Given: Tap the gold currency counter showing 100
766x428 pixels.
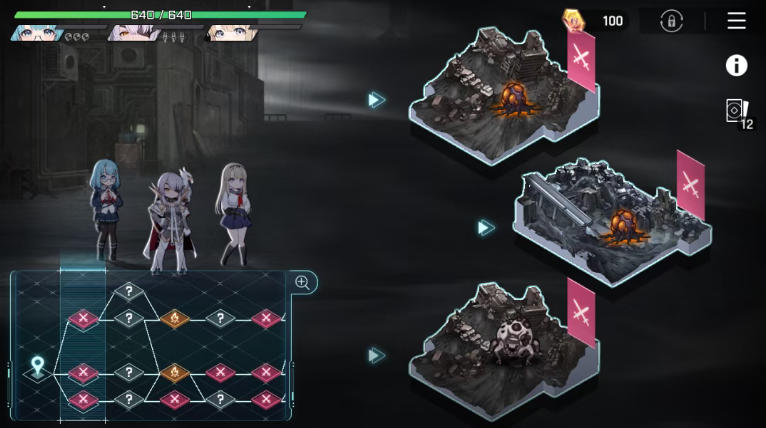Looking at the screenshot, I should [x=595, y=21].
